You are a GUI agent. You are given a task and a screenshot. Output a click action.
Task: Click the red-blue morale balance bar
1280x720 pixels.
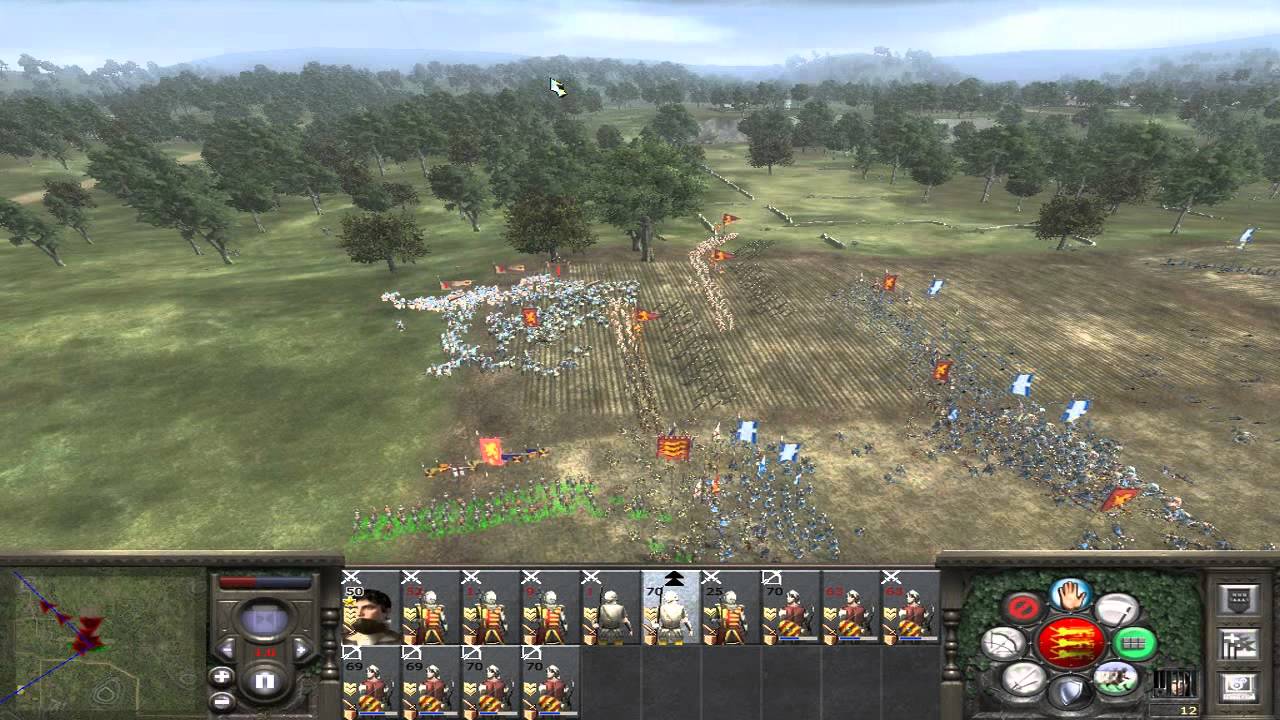click(x=264, y=581)
